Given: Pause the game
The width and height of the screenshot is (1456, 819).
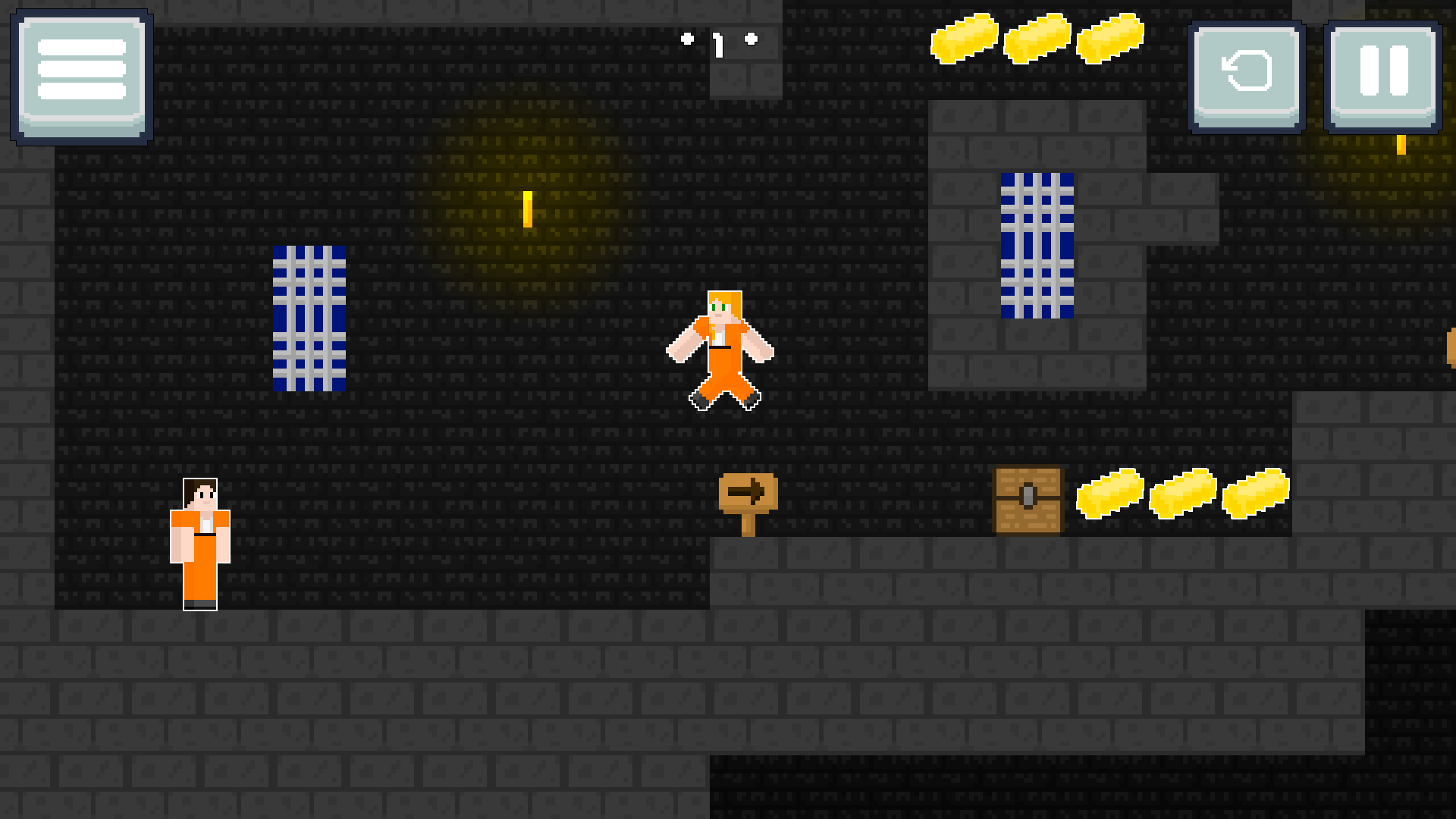Looking at the screenshot, I should pyautogui.click(x=1382, y=80).
